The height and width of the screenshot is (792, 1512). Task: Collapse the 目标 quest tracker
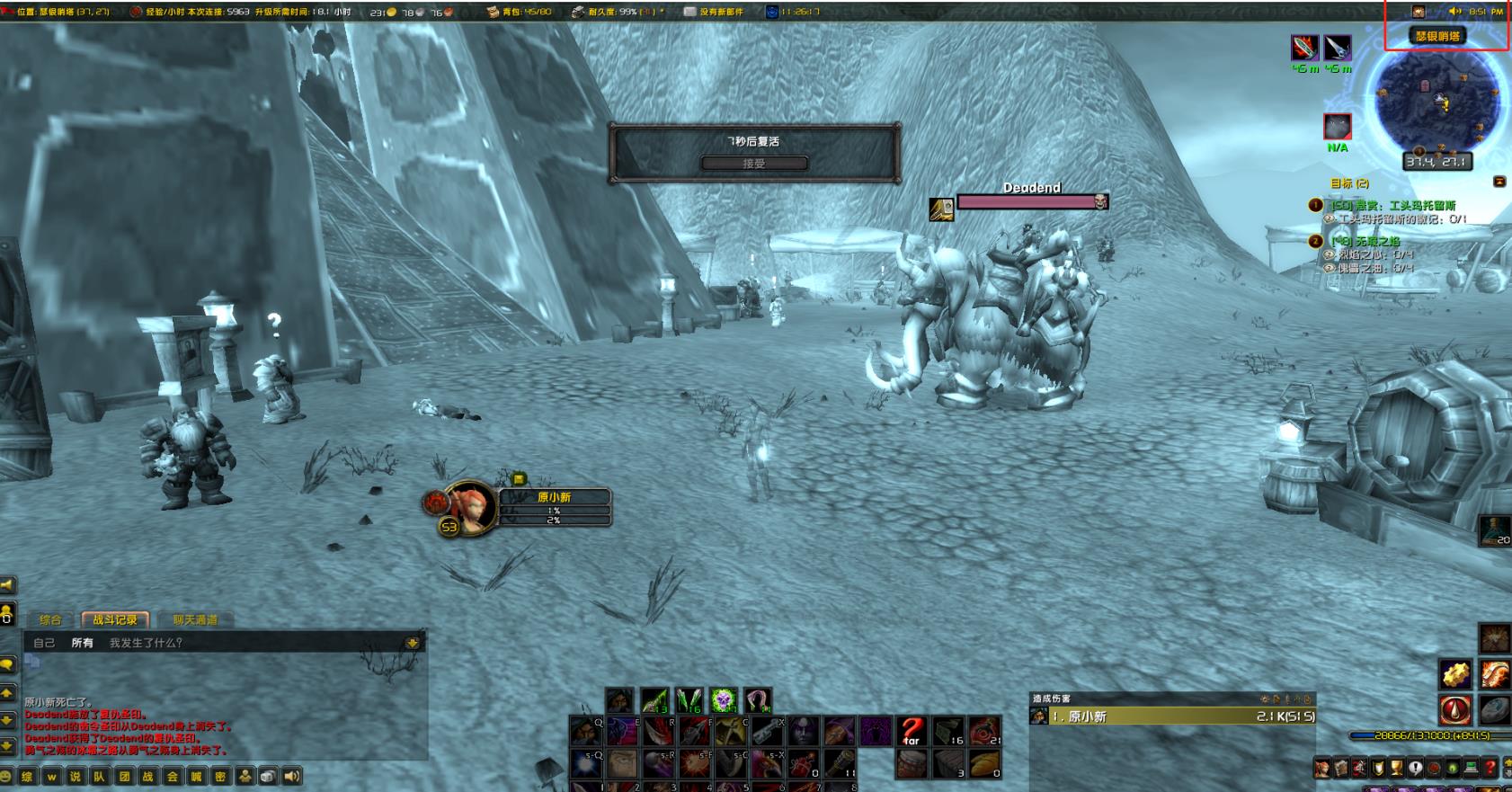click(1499, 182)
